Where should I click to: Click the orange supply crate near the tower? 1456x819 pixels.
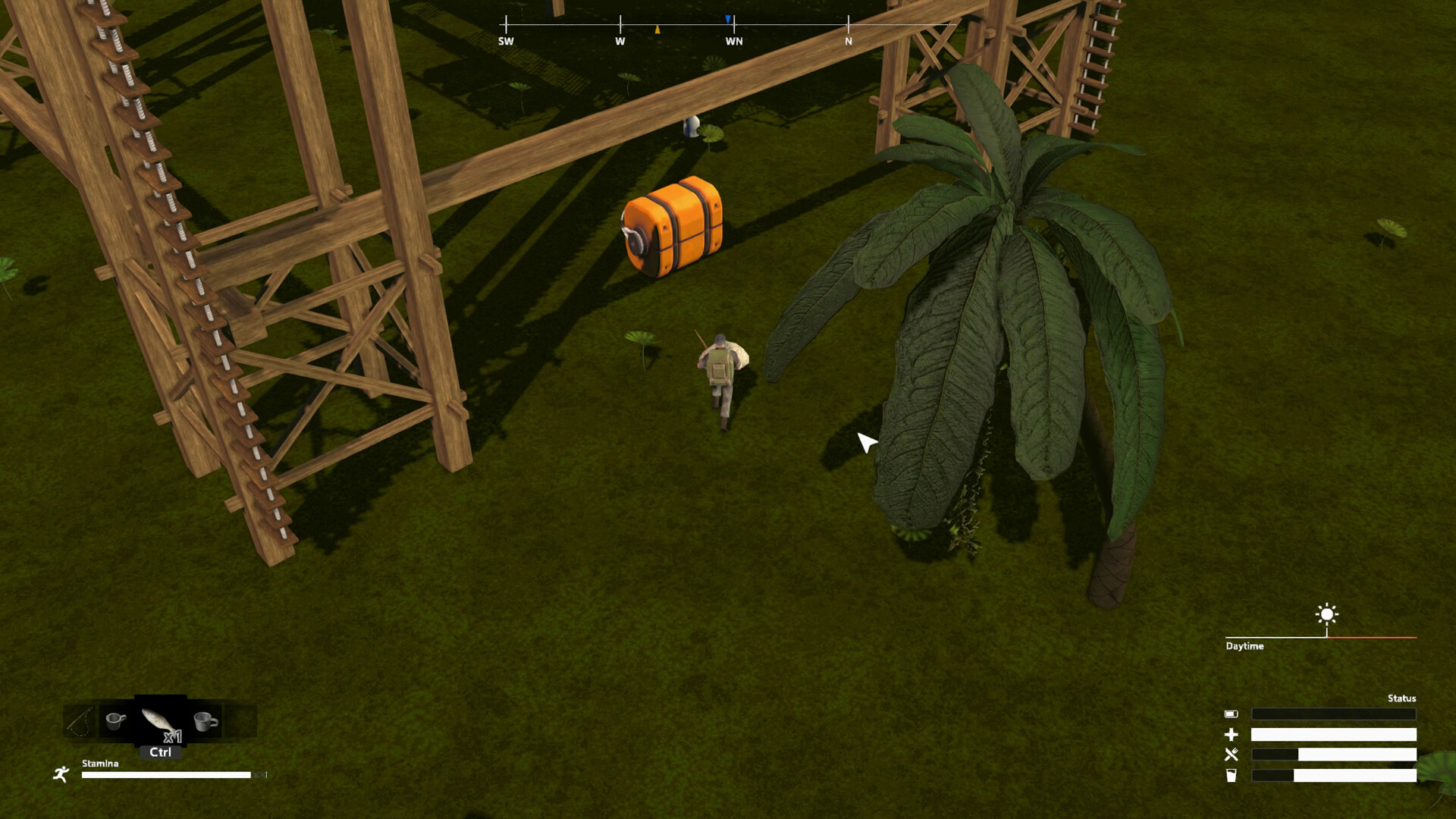(673, 227)
